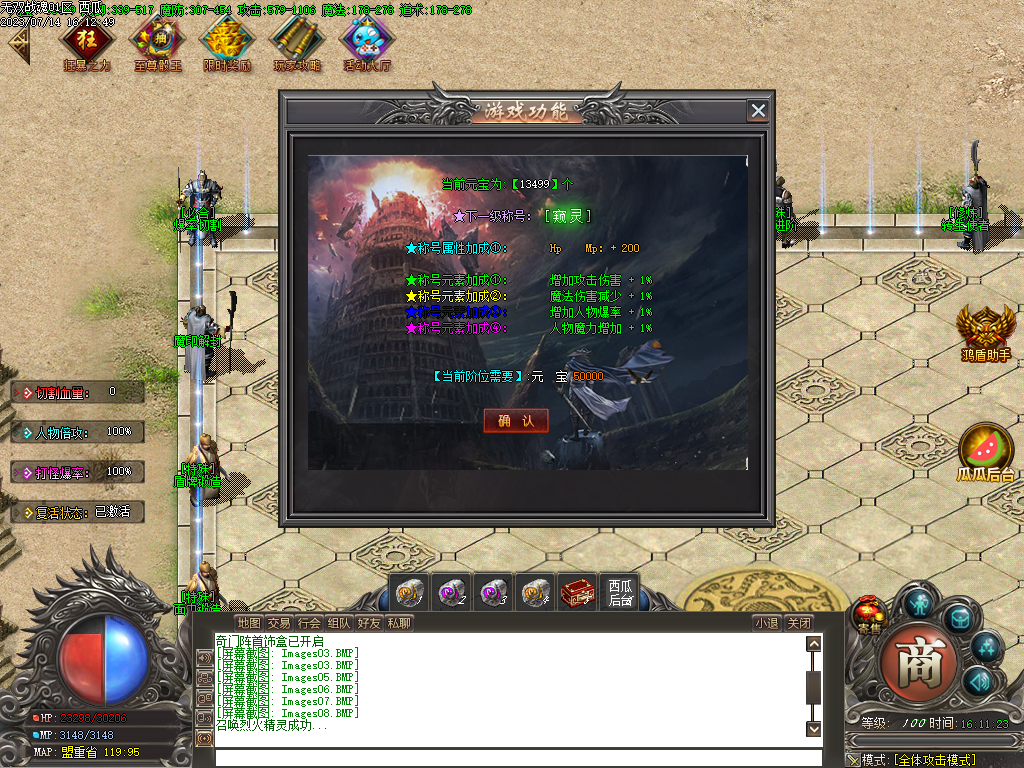The image size is (1024, 768).
Task: Open the 限时奖励 gold ingot icon
Action: (227, 39)
